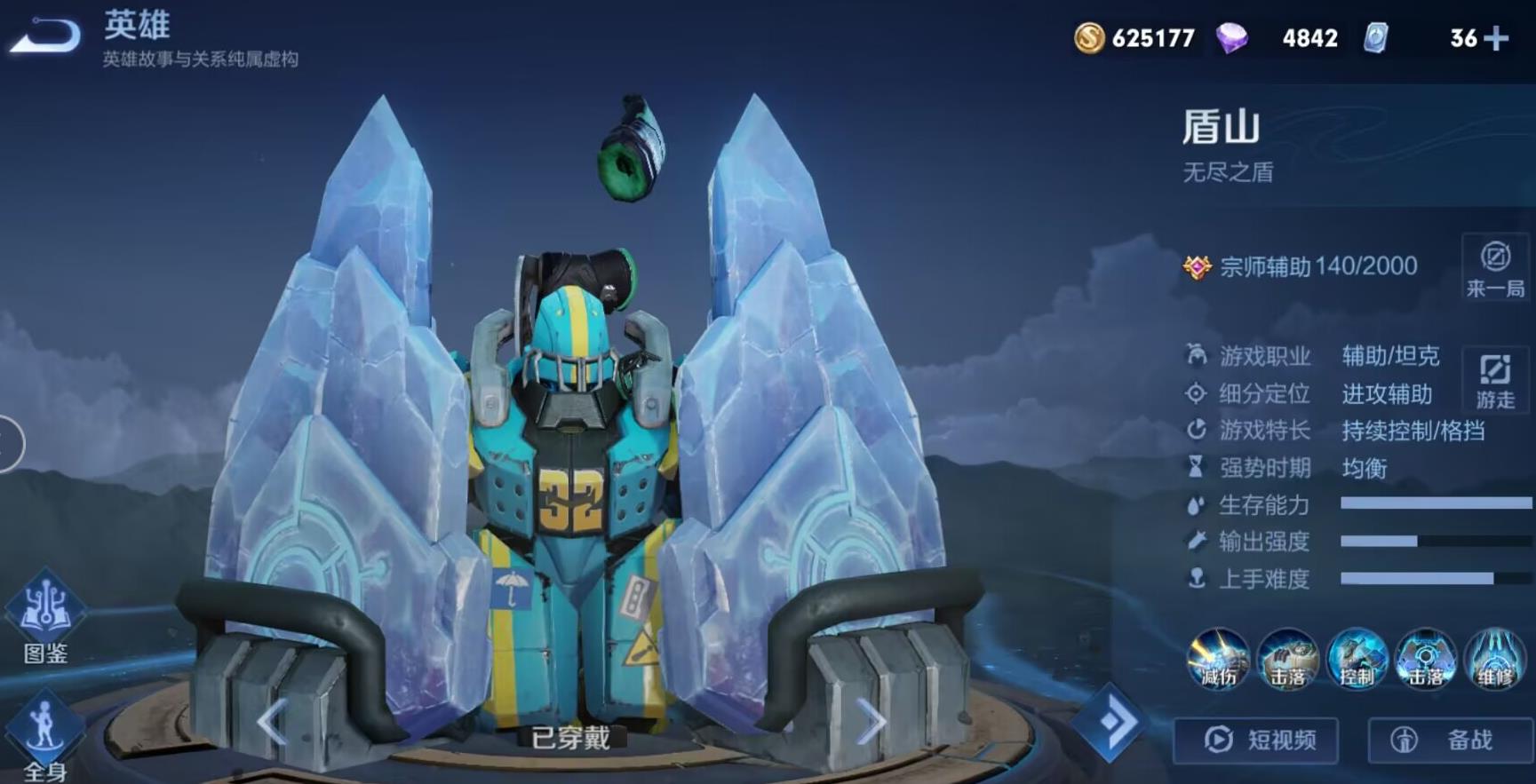Open 短视频 short videos
The image size is (1536, 784).
tap(1256, 740)
